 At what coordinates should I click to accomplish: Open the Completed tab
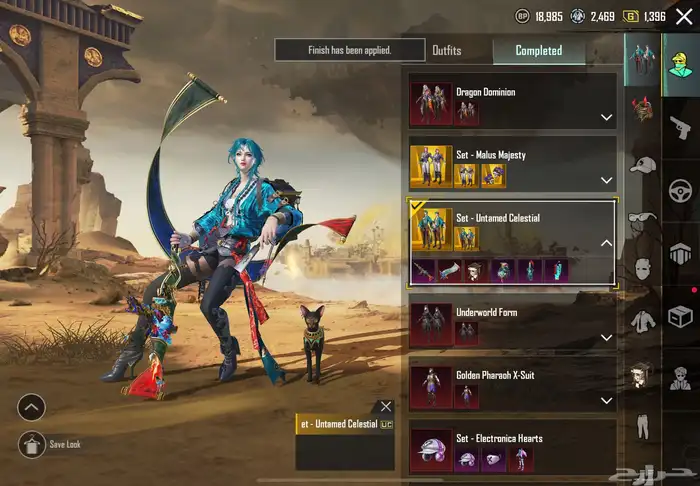[538, 50]
